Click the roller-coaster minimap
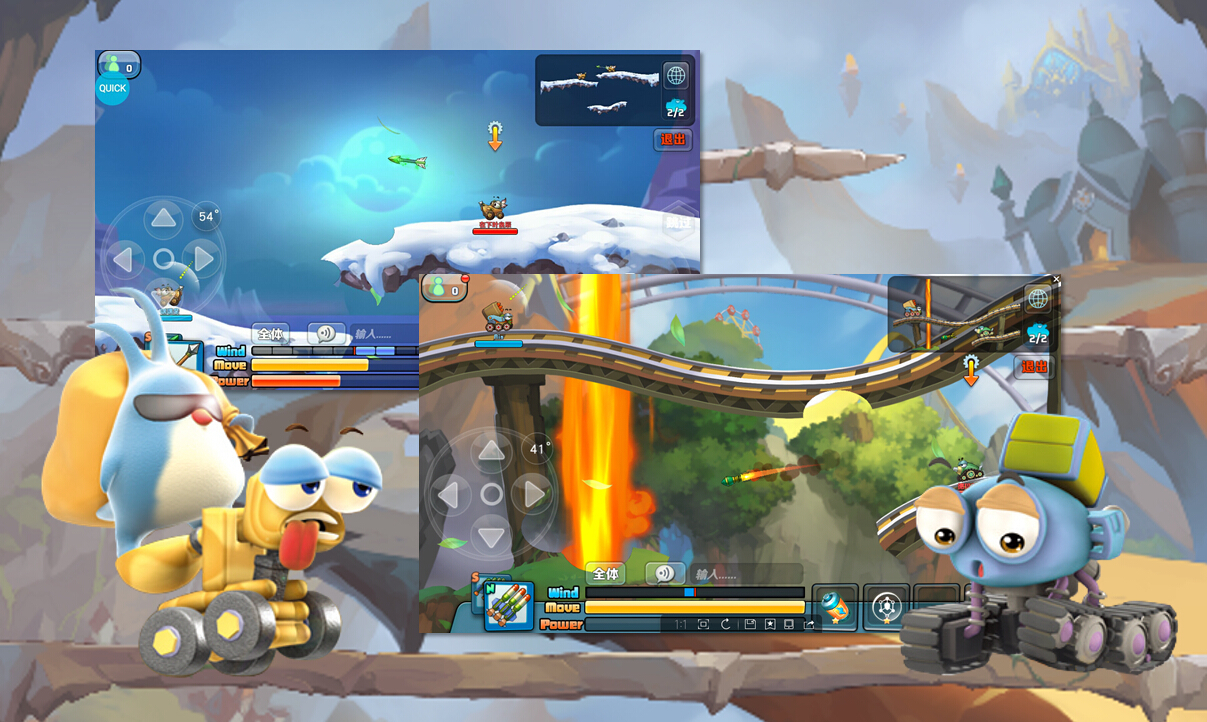Screen dimensions: 1207x722 tap(953, 314)
